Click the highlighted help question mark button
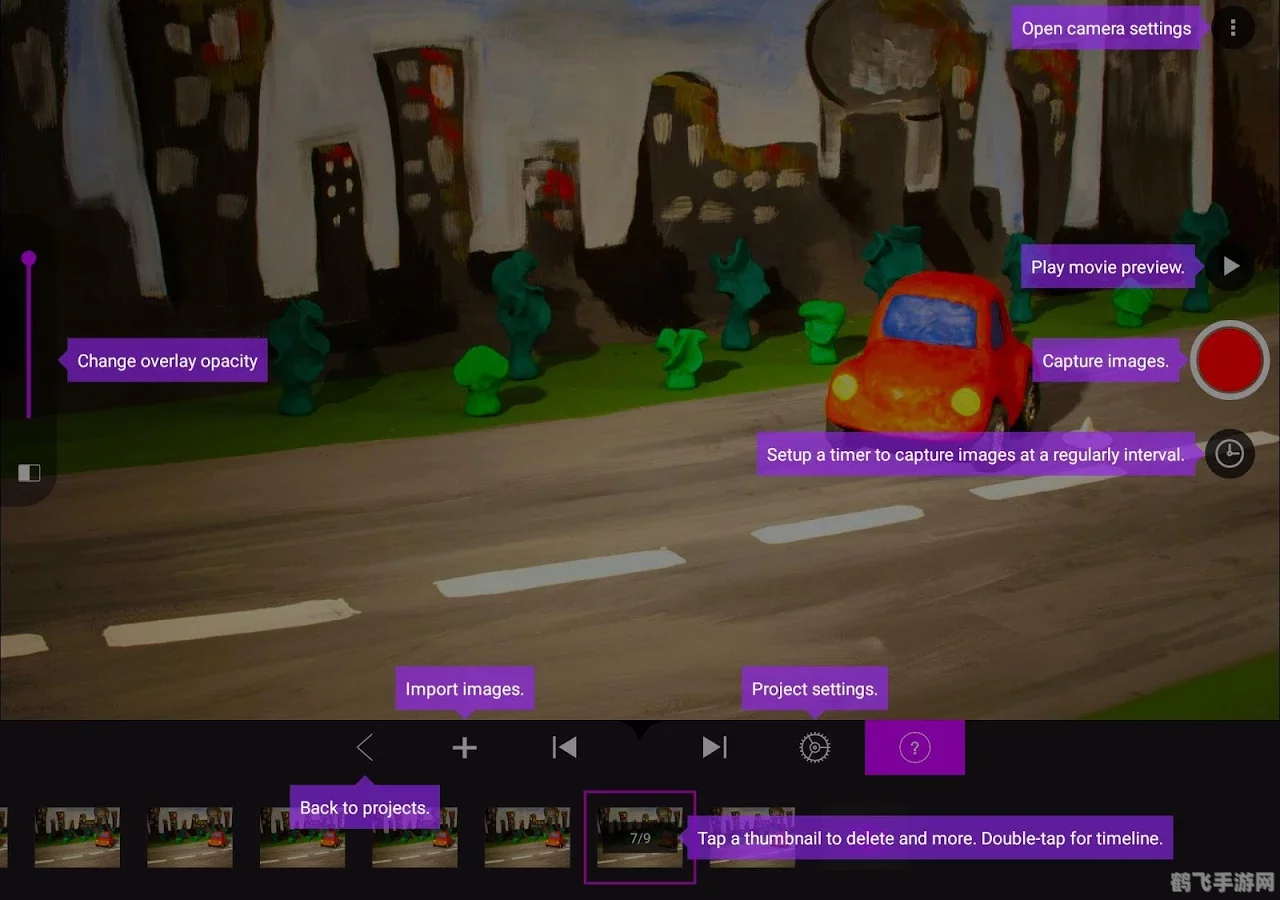 914,747
